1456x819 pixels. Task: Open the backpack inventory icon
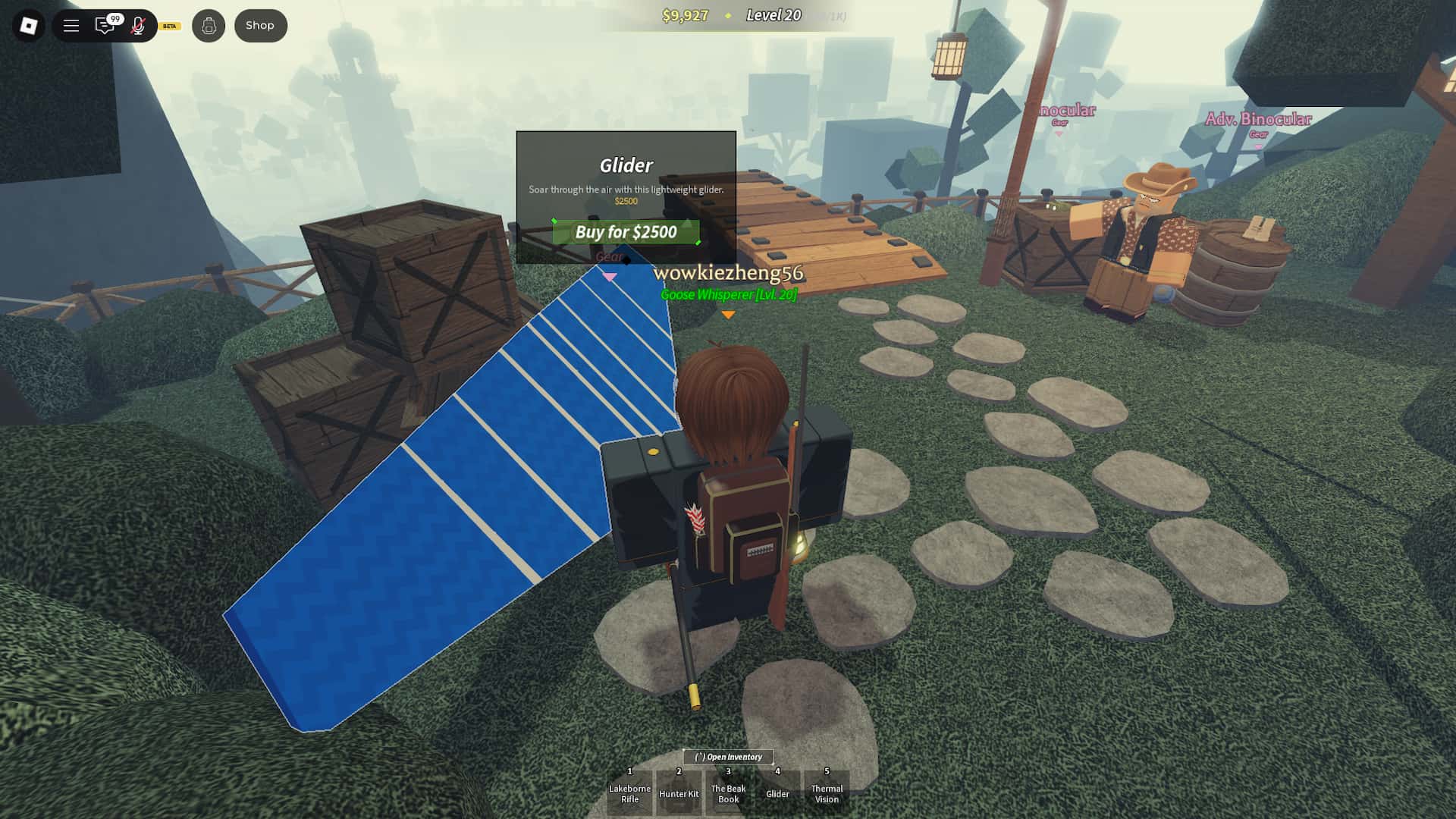[x=209, y=25]
